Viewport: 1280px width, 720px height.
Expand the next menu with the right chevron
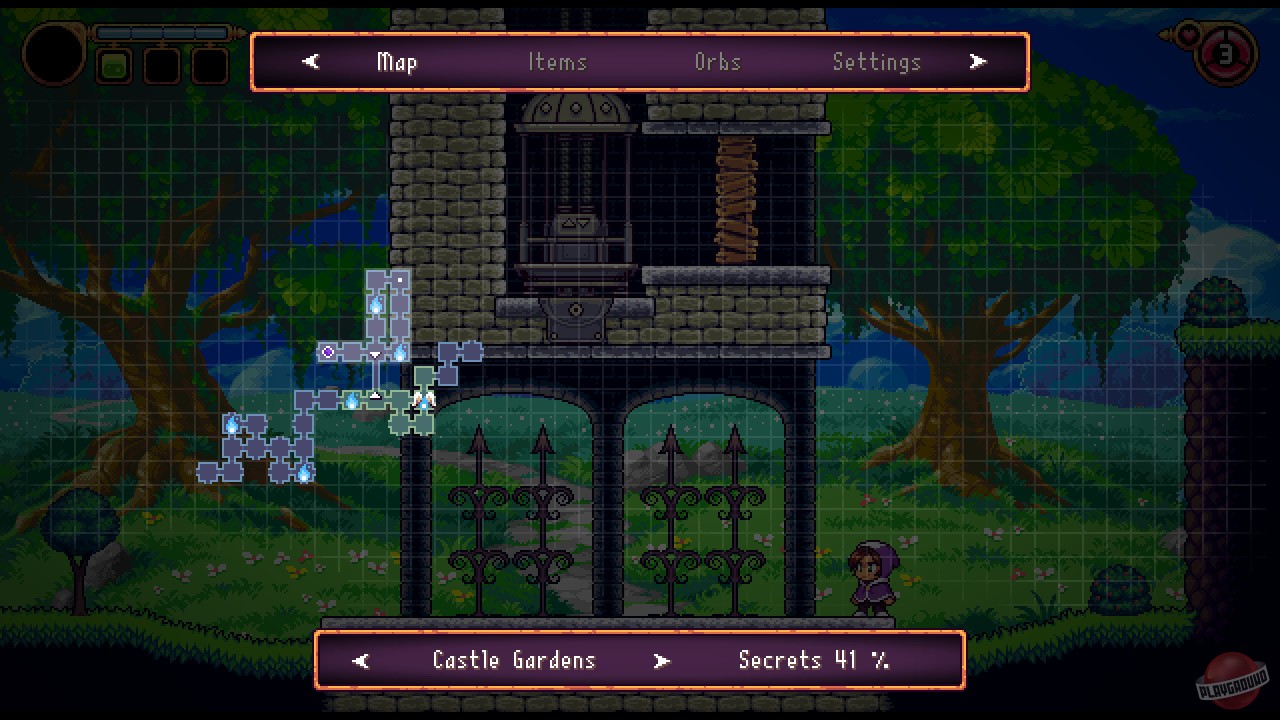point(977,61)
